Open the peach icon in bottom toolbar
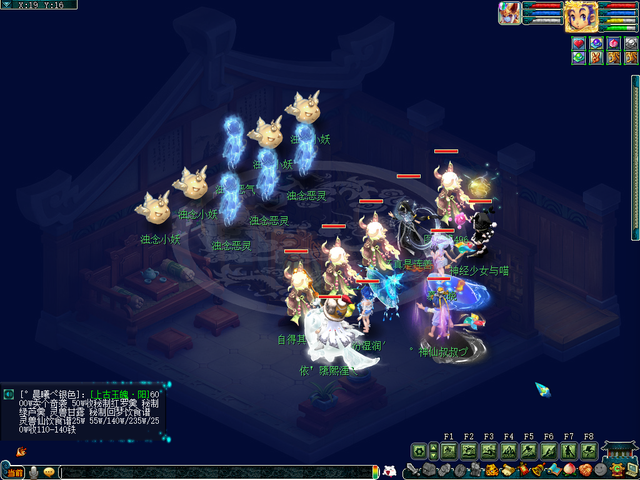 point(569,471)
